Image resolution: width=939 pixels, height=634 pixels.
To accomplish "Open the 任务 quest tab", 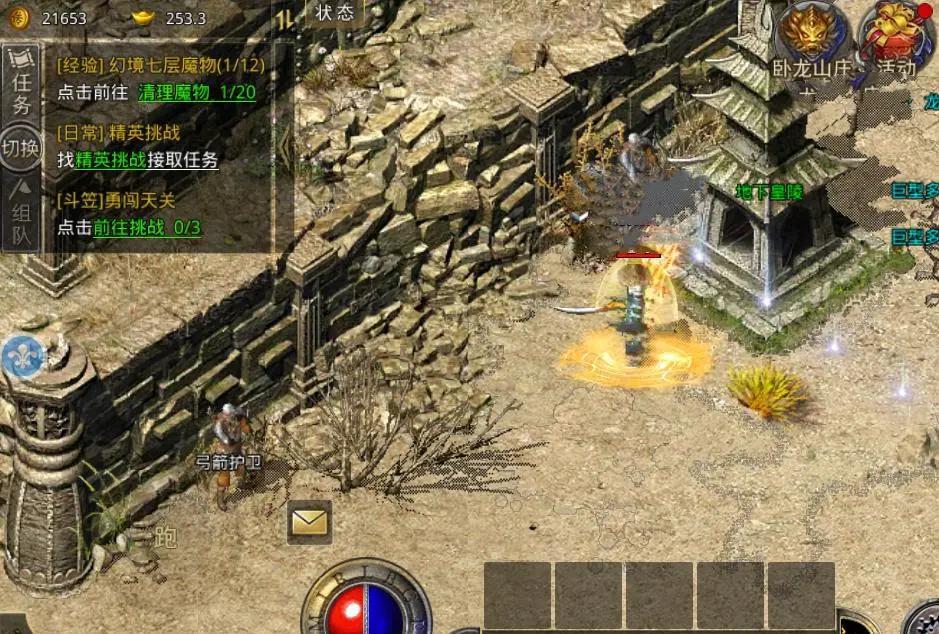I will coord(21,92).
